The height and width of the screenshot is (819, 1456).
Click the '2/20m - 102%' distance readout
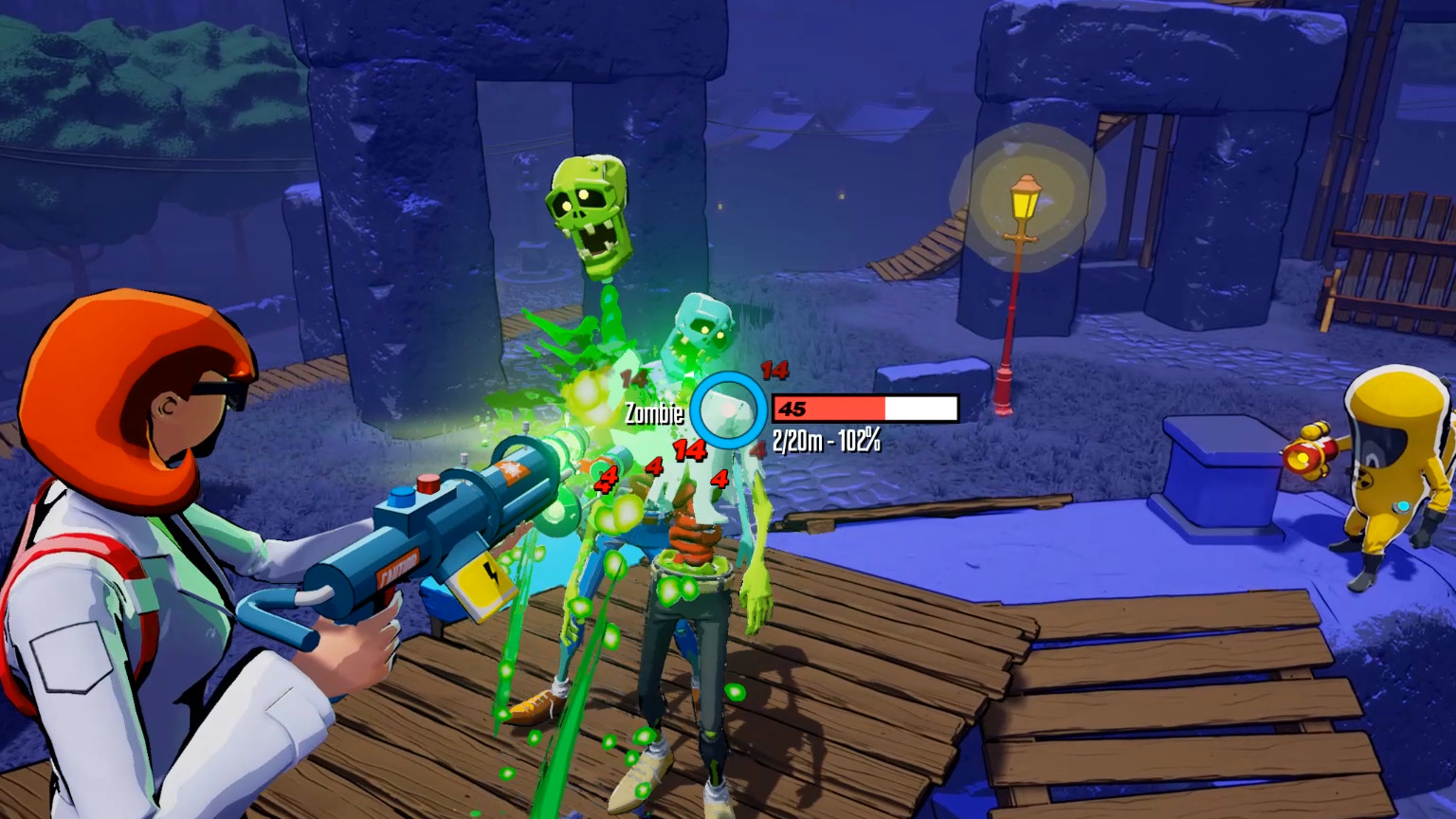click(827, 440)
